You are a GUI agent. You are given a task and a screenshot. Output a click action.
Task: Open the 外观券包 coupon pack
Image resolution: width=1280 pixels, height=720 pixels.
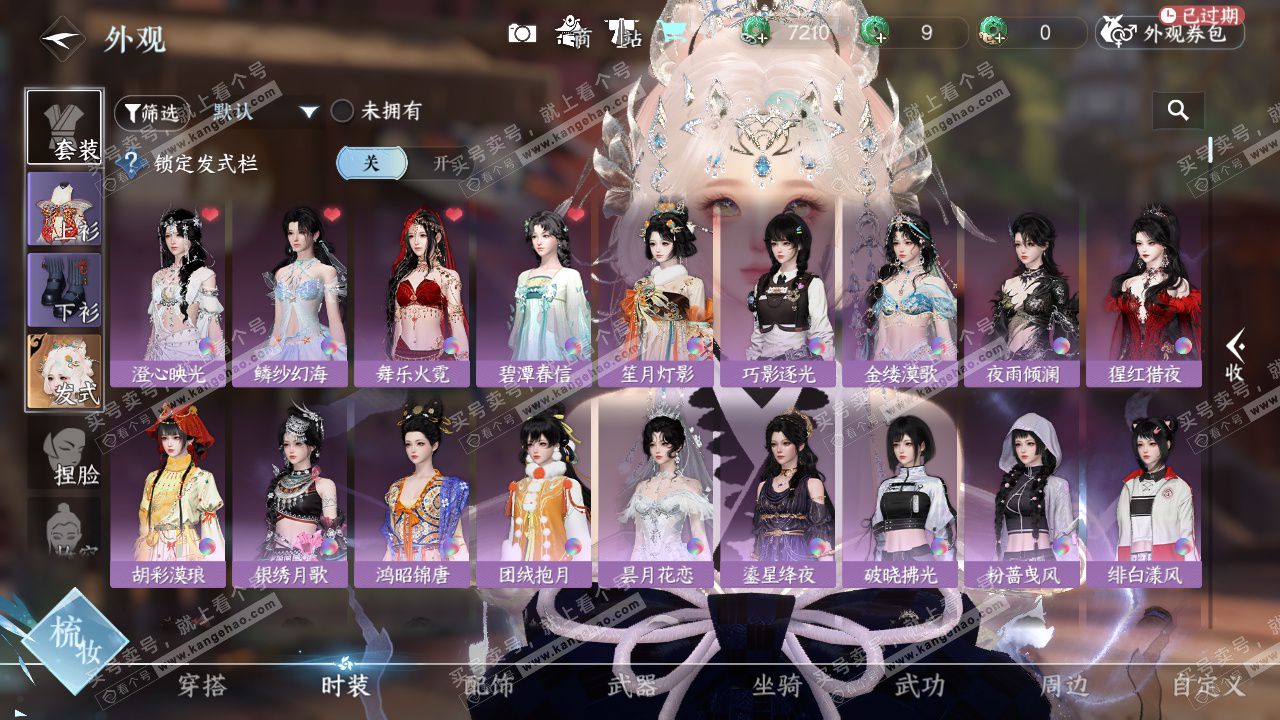click(x=1171, y=34)
